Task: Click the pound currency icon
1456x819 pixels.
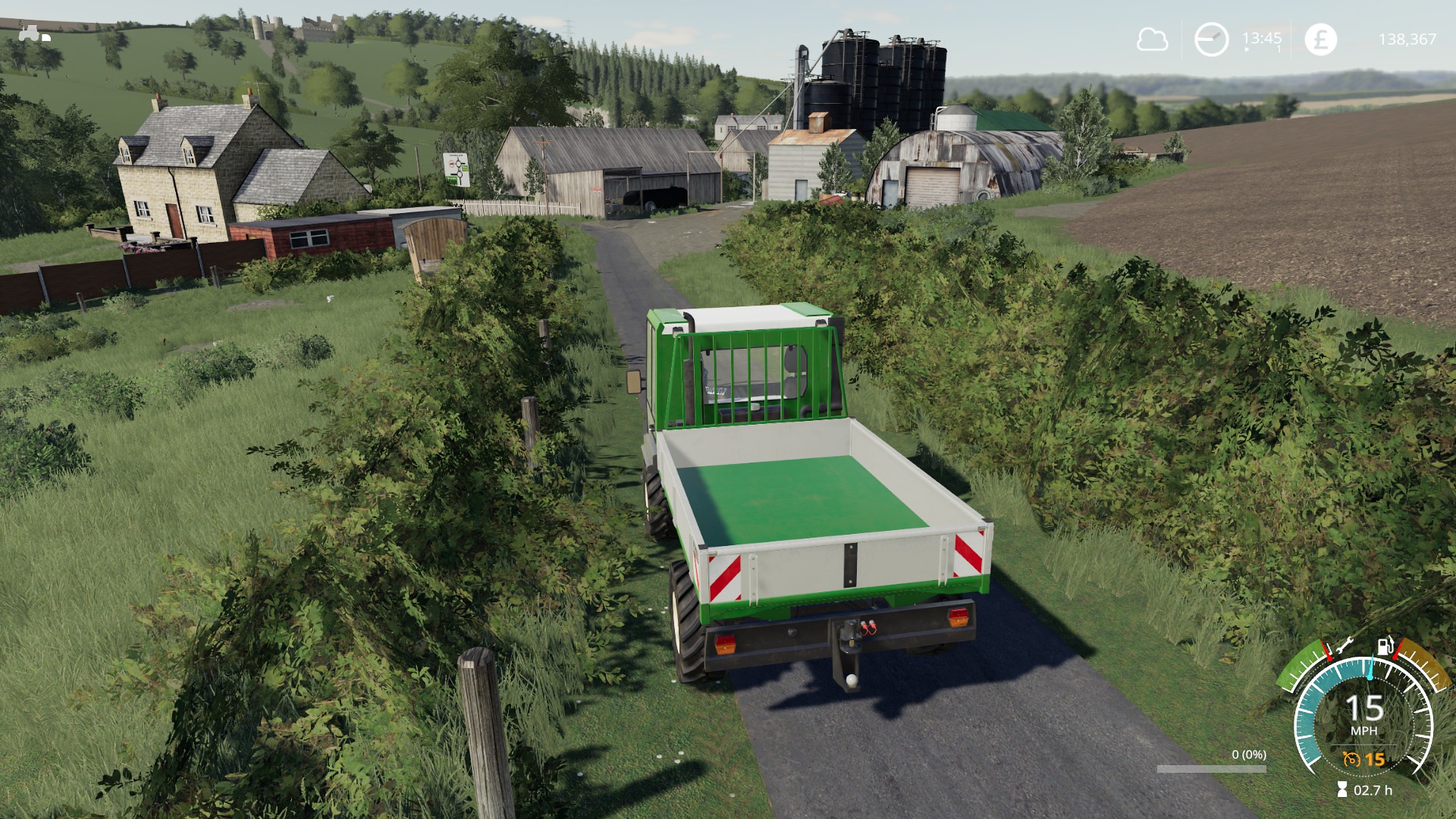Action: tap(1320, 39)
